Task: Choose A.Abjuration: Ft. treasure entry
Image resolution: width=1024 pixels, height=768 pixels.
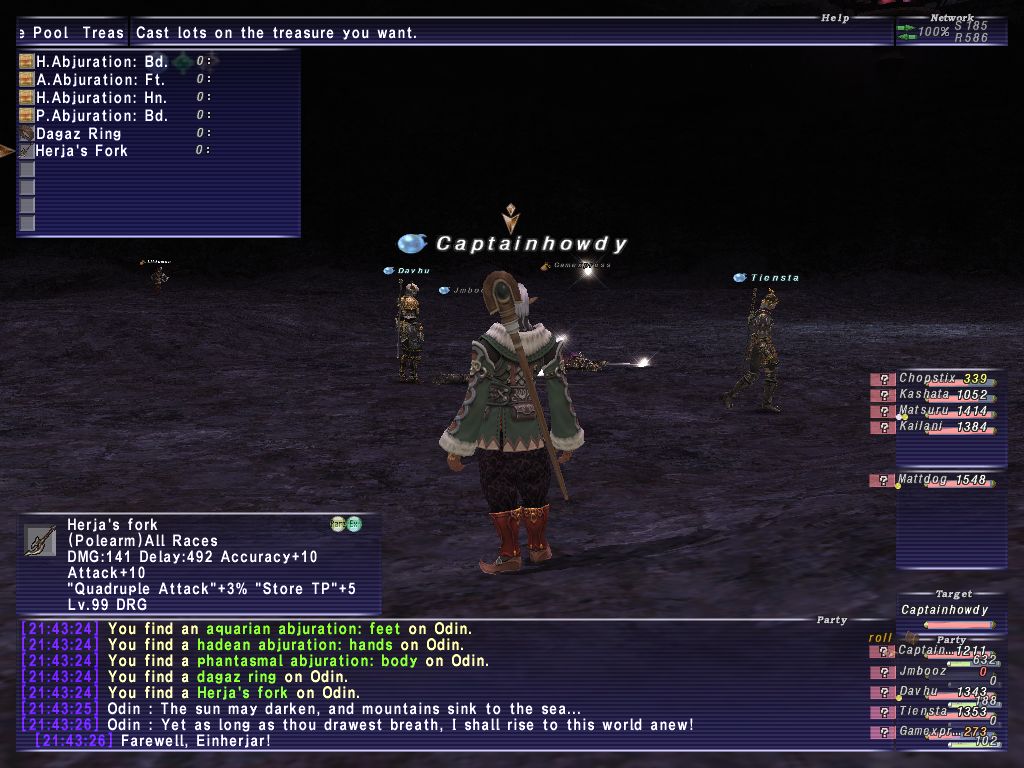Action: [100, 80]
